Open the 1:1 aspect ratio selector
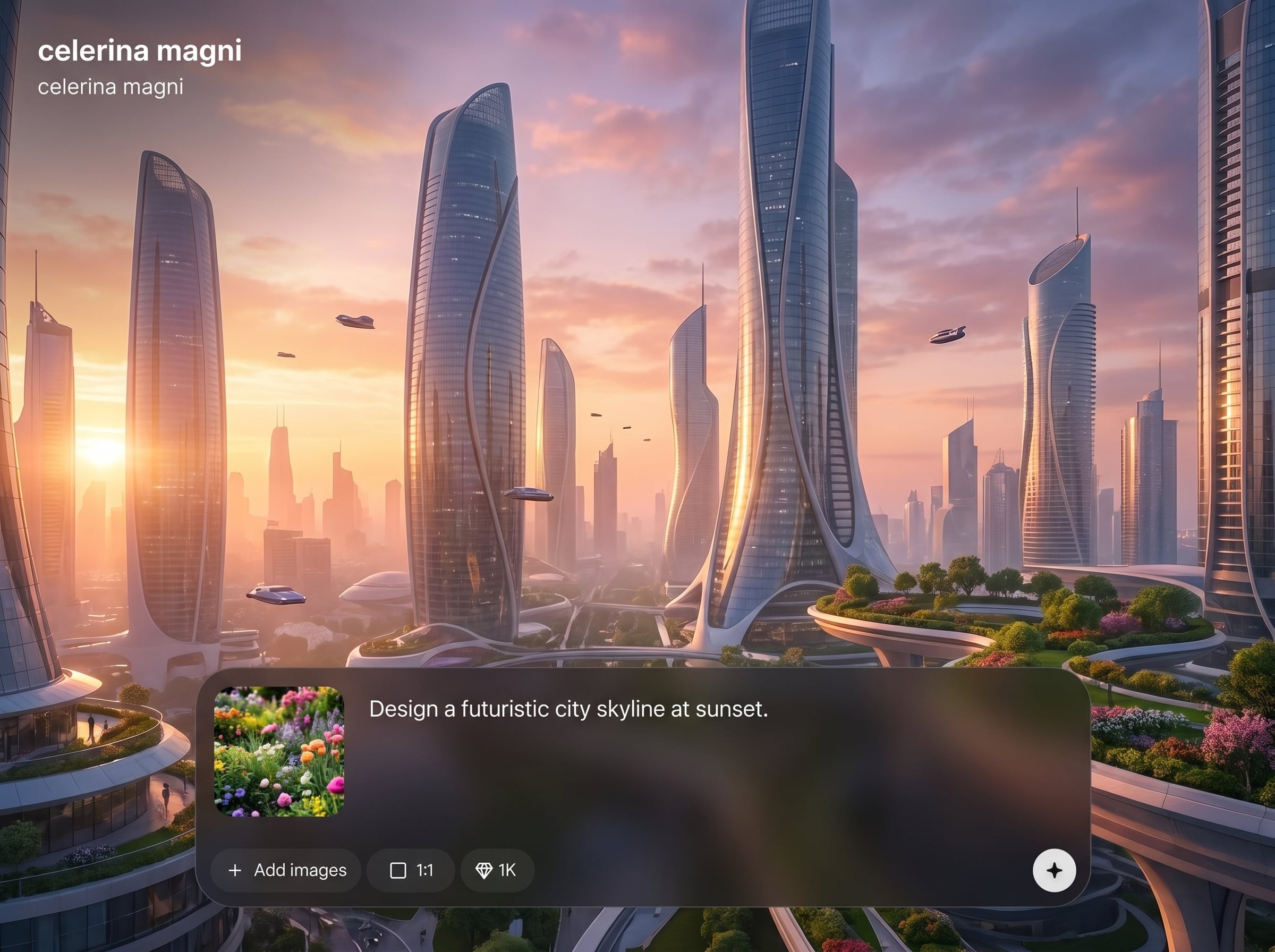1275x952 pixels. tap(411, 870)
